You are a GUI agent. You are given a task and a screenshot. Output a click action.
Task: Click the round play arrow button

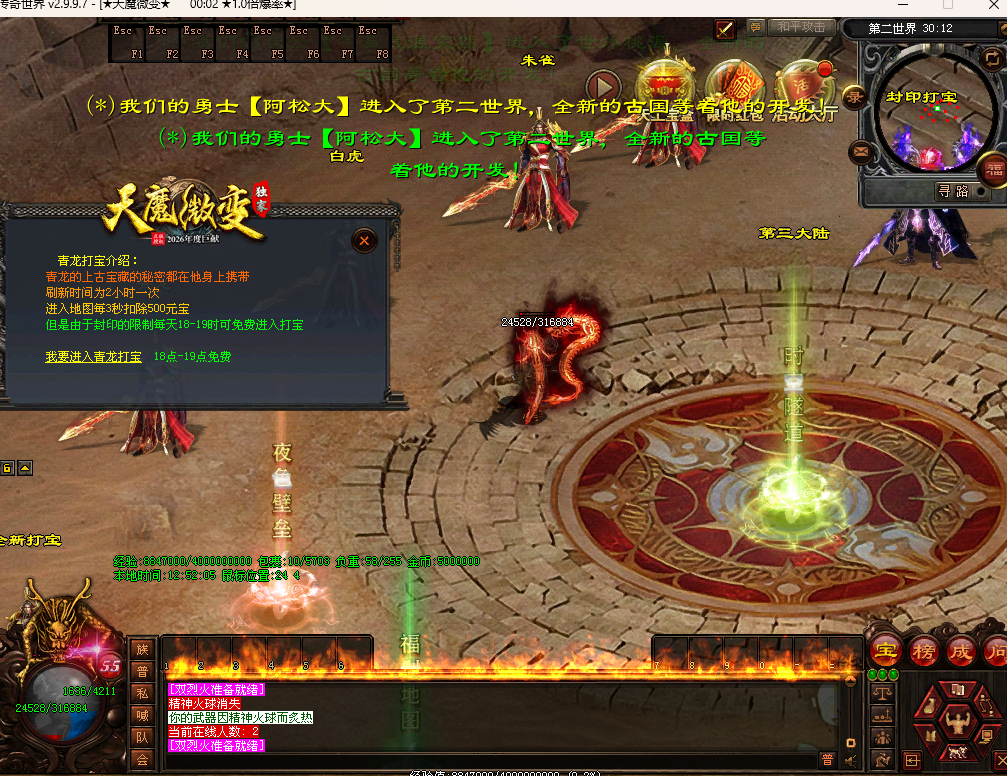(603, 87)
